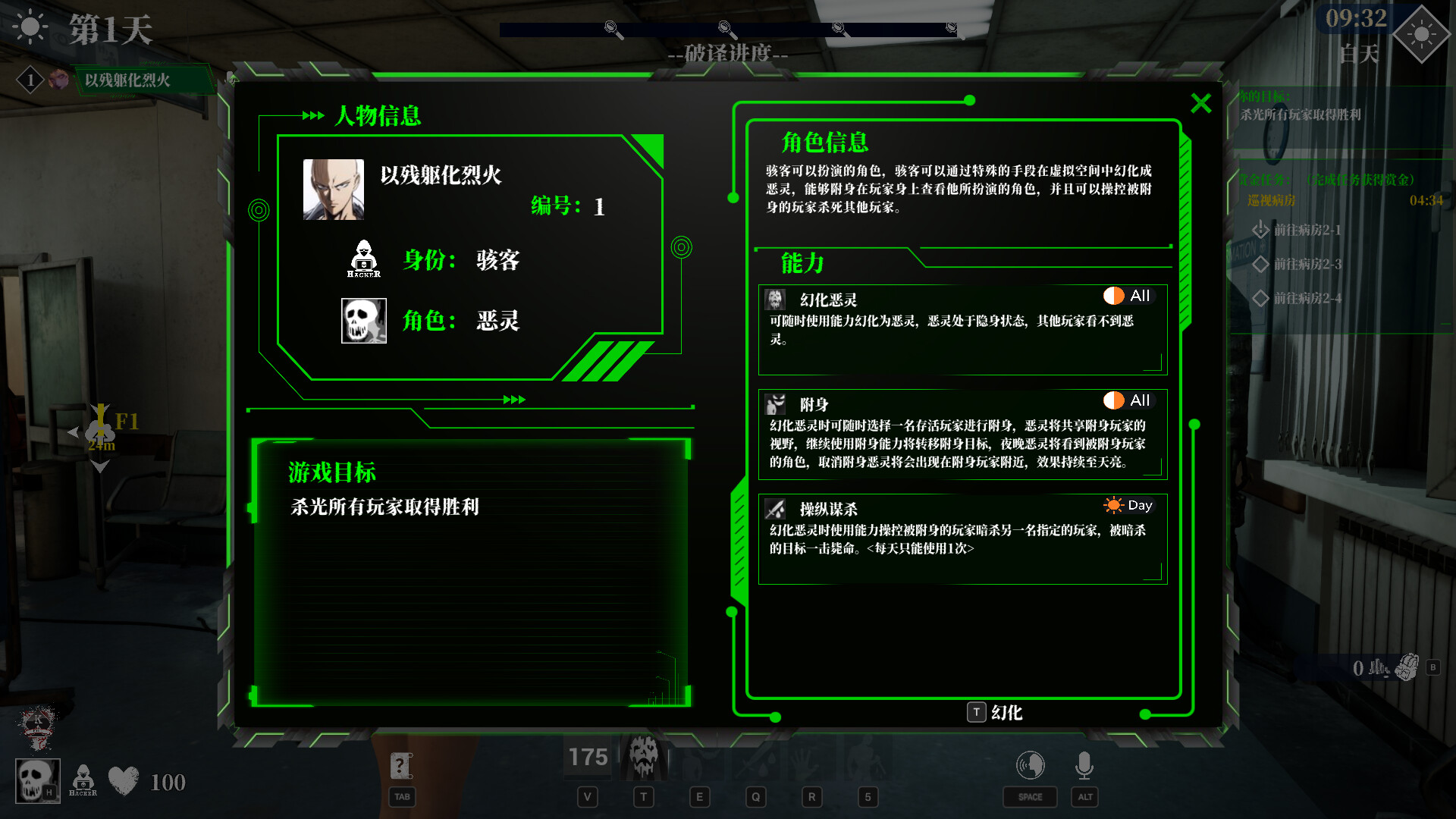Toggle the All badge on 幻化恶灵
Viewport: 1456px width, 819px height.
[x=1128, y=296]
